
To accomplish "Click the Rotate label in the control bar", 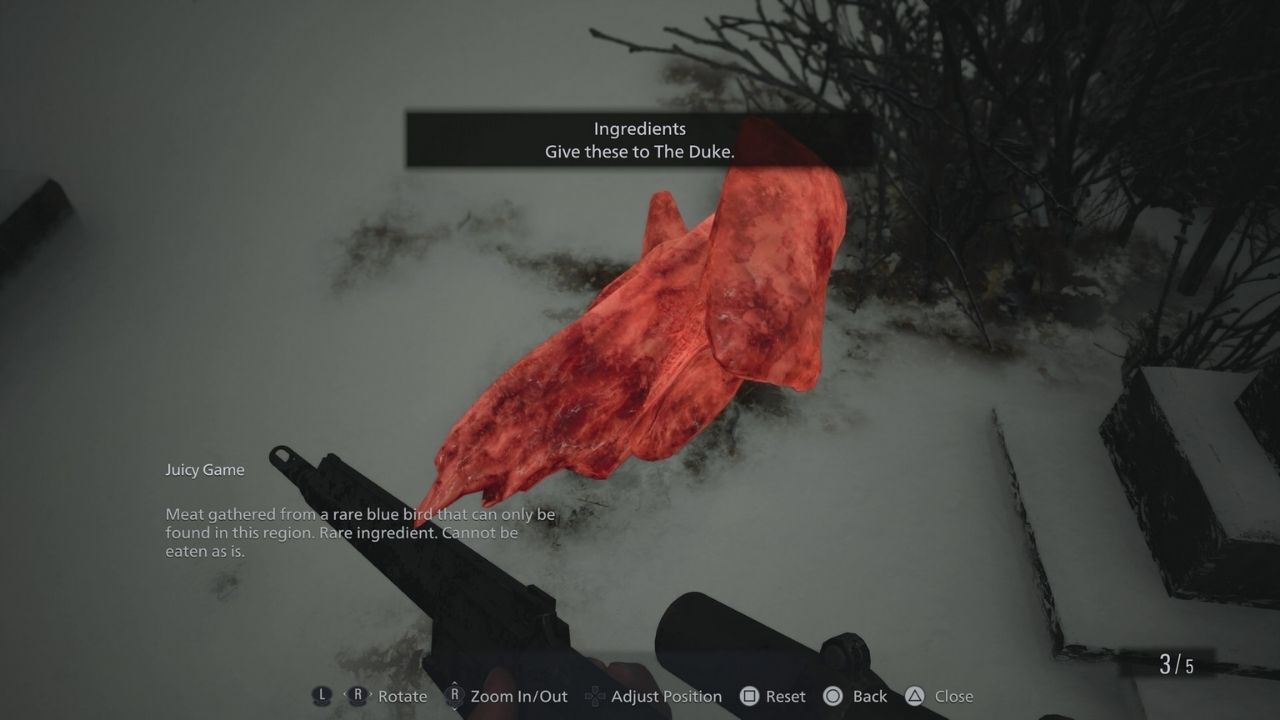I will click(x=401, y=696).
